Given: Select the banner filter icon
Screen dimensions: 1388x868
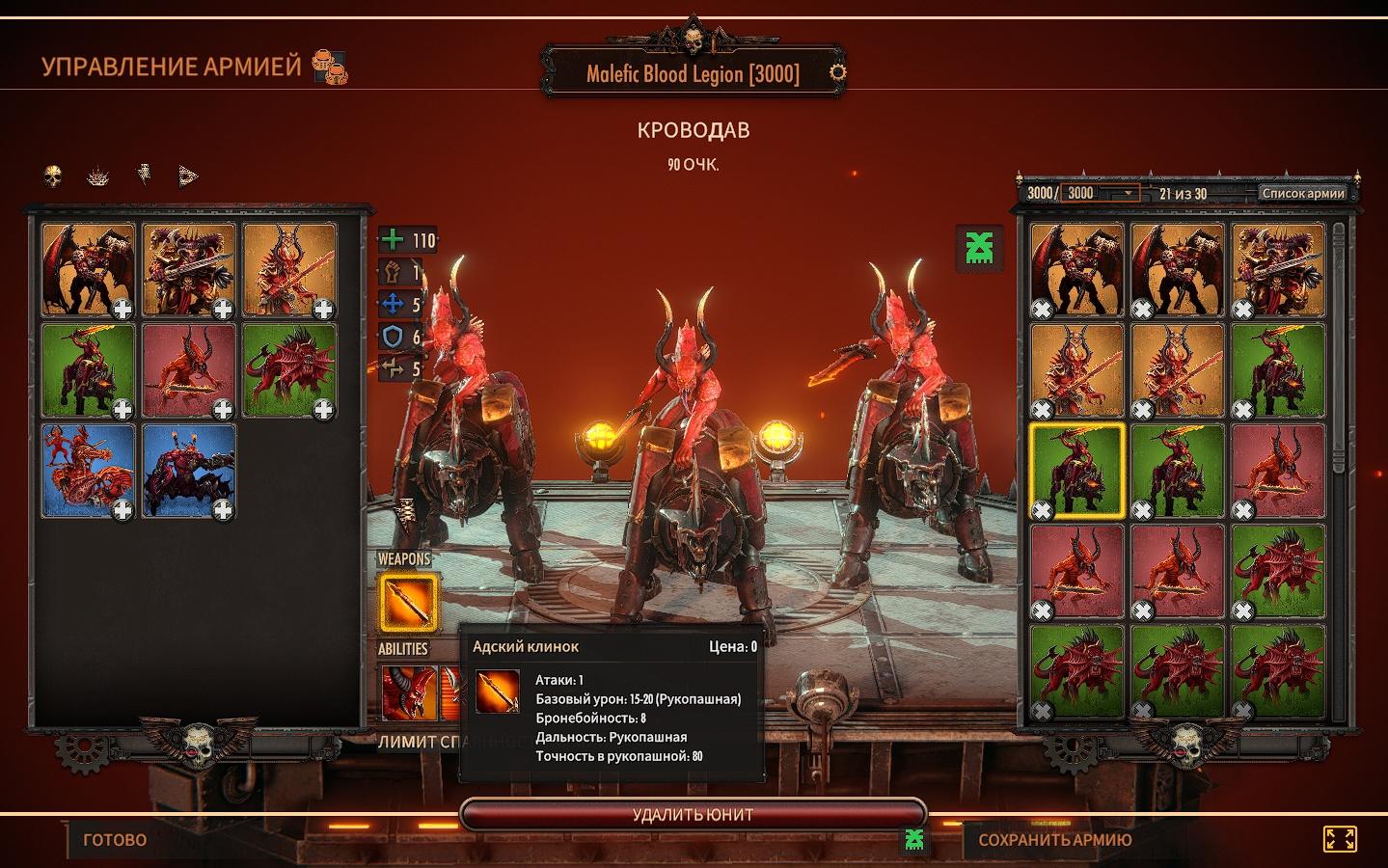Looking at the screenshot, I should (x=144, y=176).
